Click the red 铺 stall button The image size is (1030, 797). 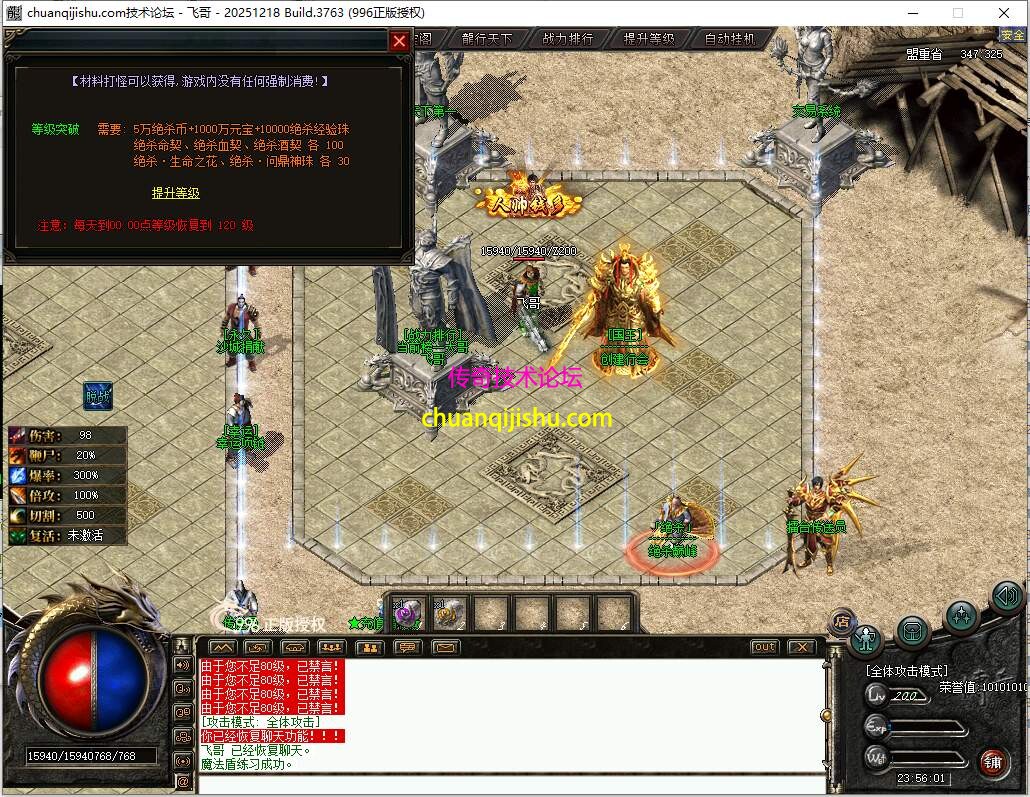coord(993,762)
